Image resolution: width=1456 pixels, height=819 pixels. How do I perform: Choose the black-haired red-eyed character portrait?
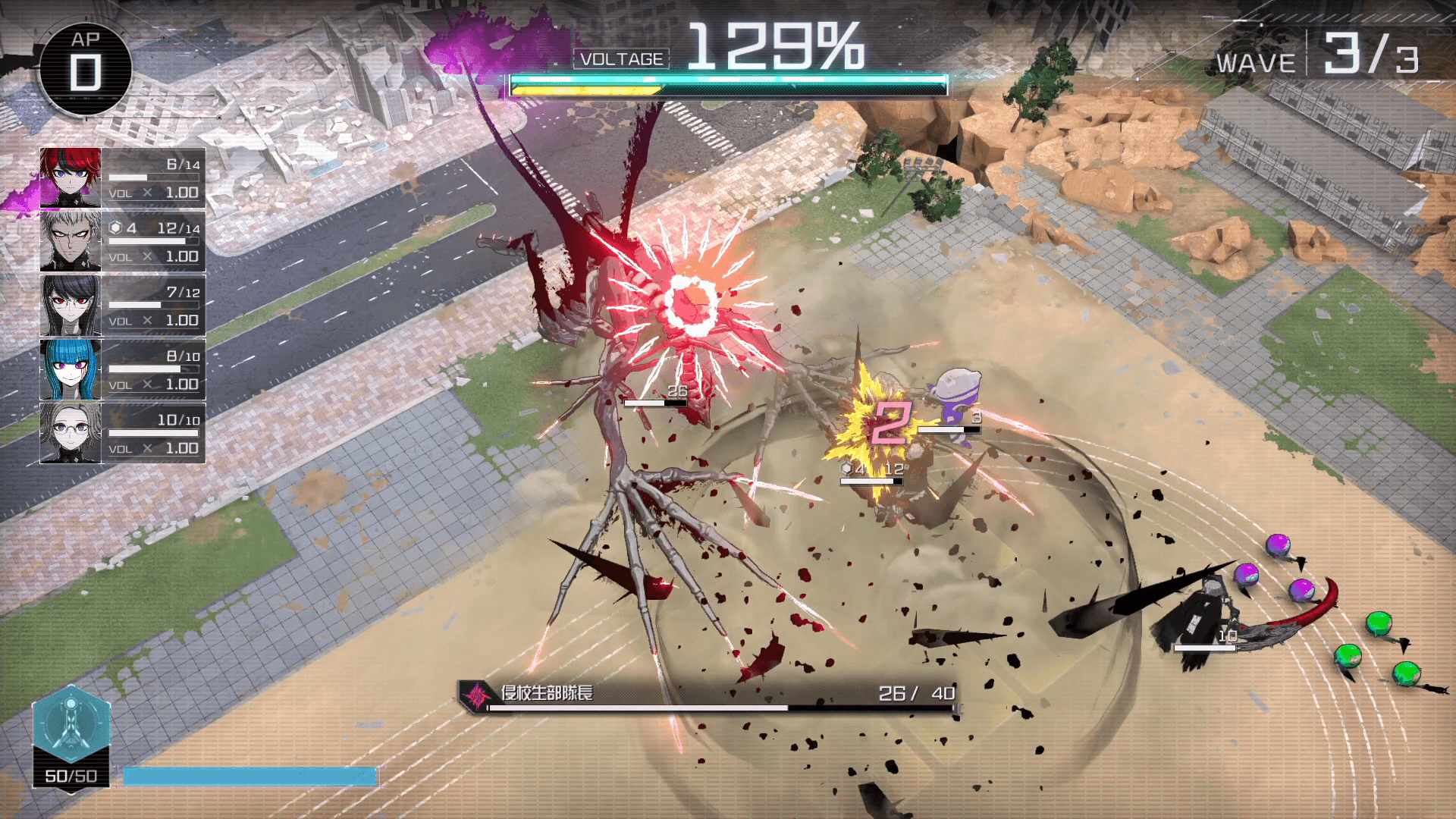[x=71, y=306]
